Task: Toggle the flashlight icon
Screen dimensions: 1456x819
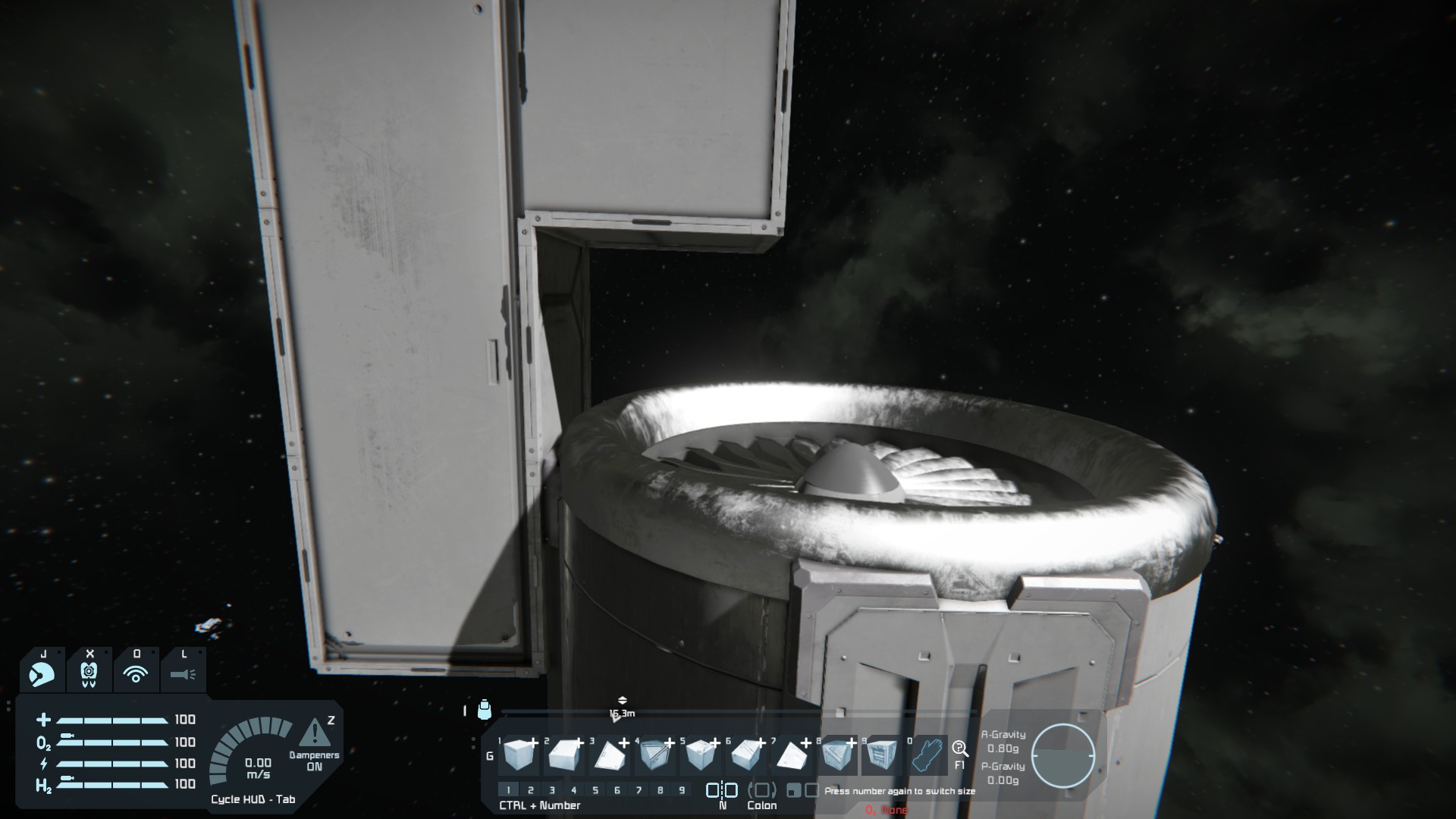Action: 183,673
